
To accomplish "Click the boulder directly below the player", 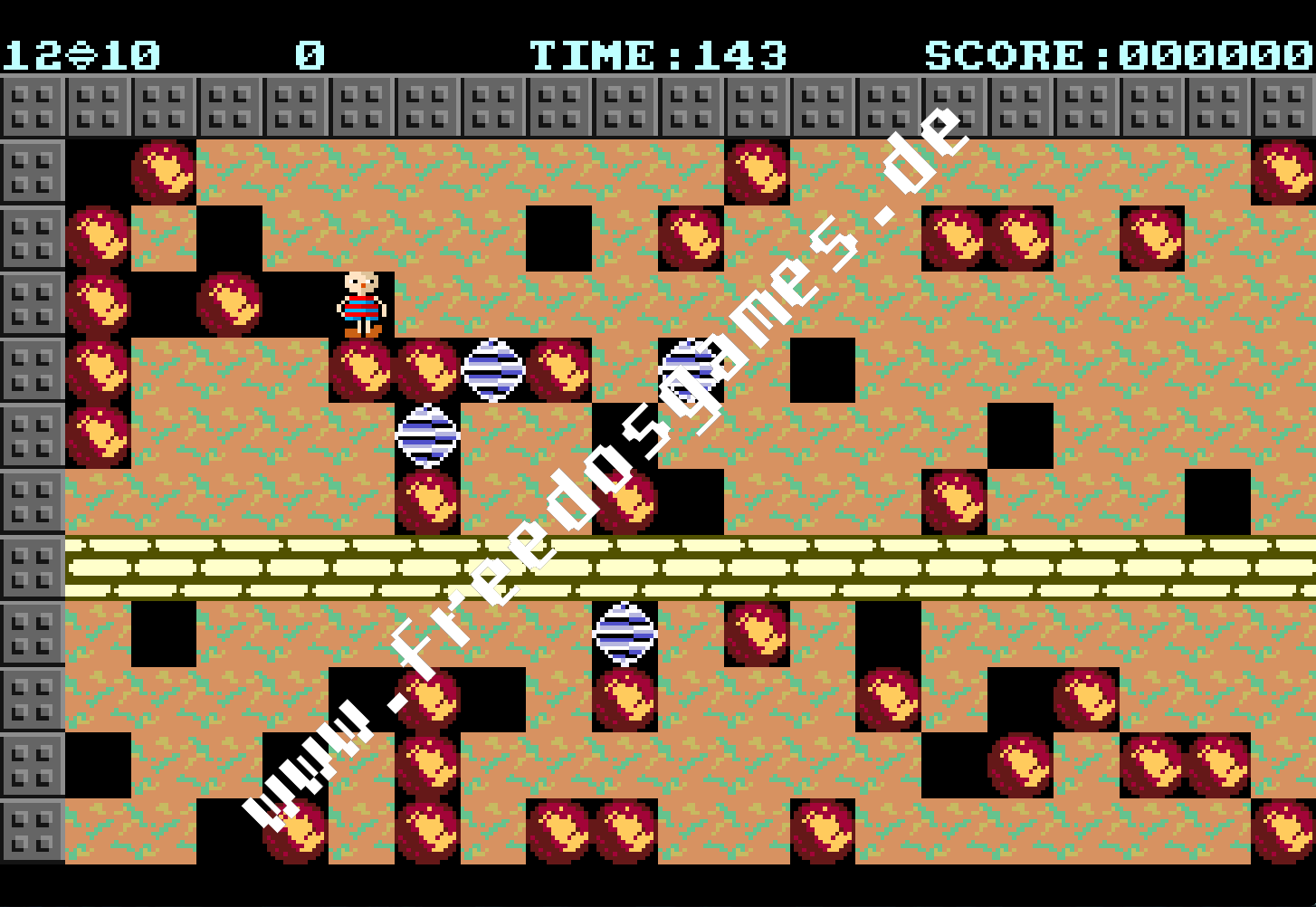I will (x=361, y=369).
